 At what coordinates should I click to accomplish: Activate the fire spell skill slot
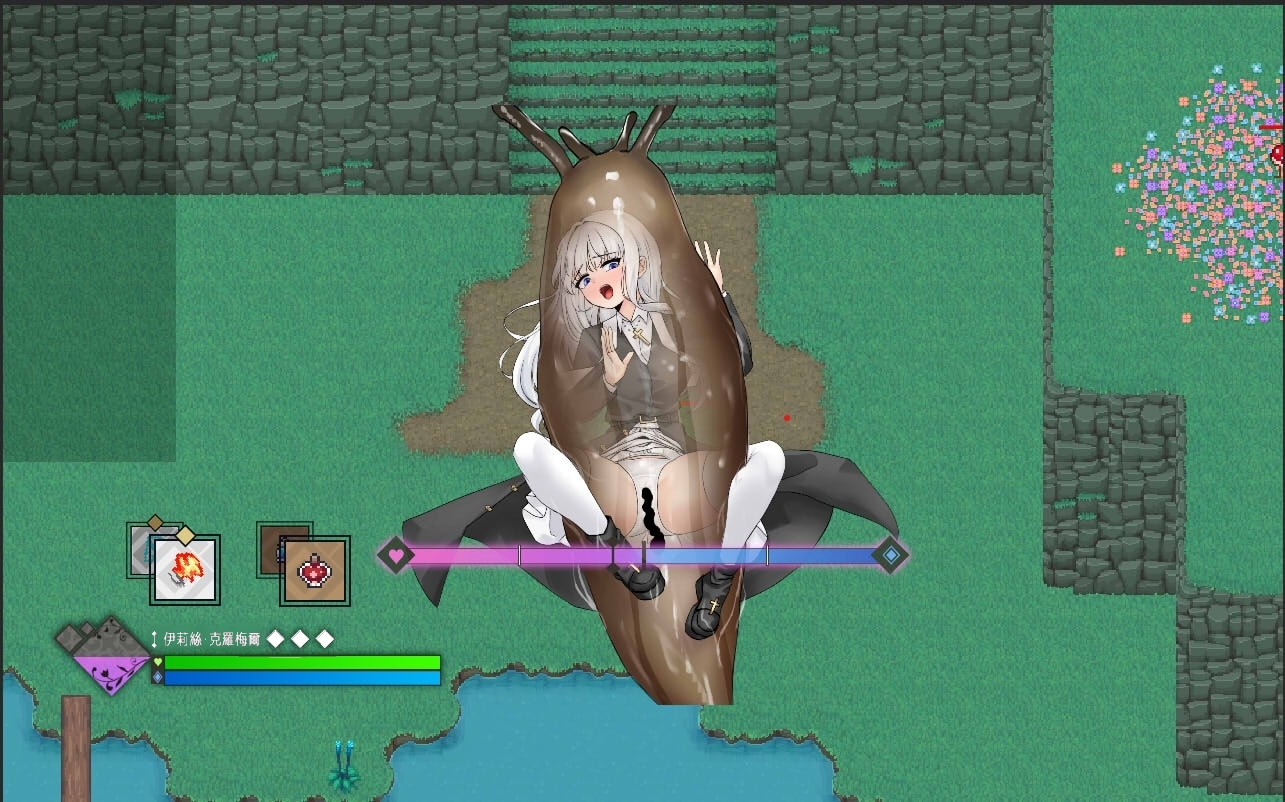(x=185, y=571)
